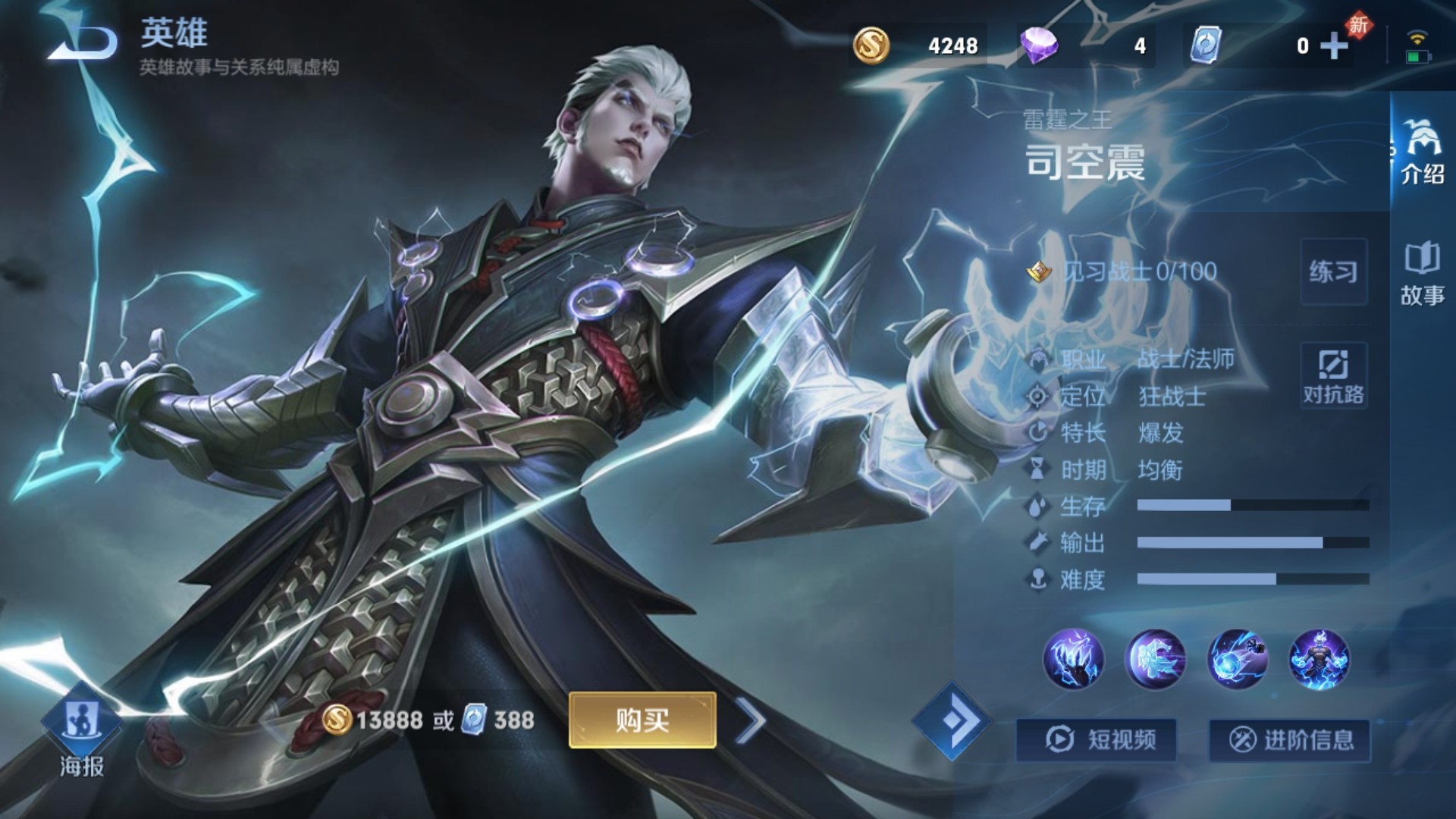Screen dimensions: 1456x819
Task: Collapse the info panel with diamond arrow
Action: [951, 720]
